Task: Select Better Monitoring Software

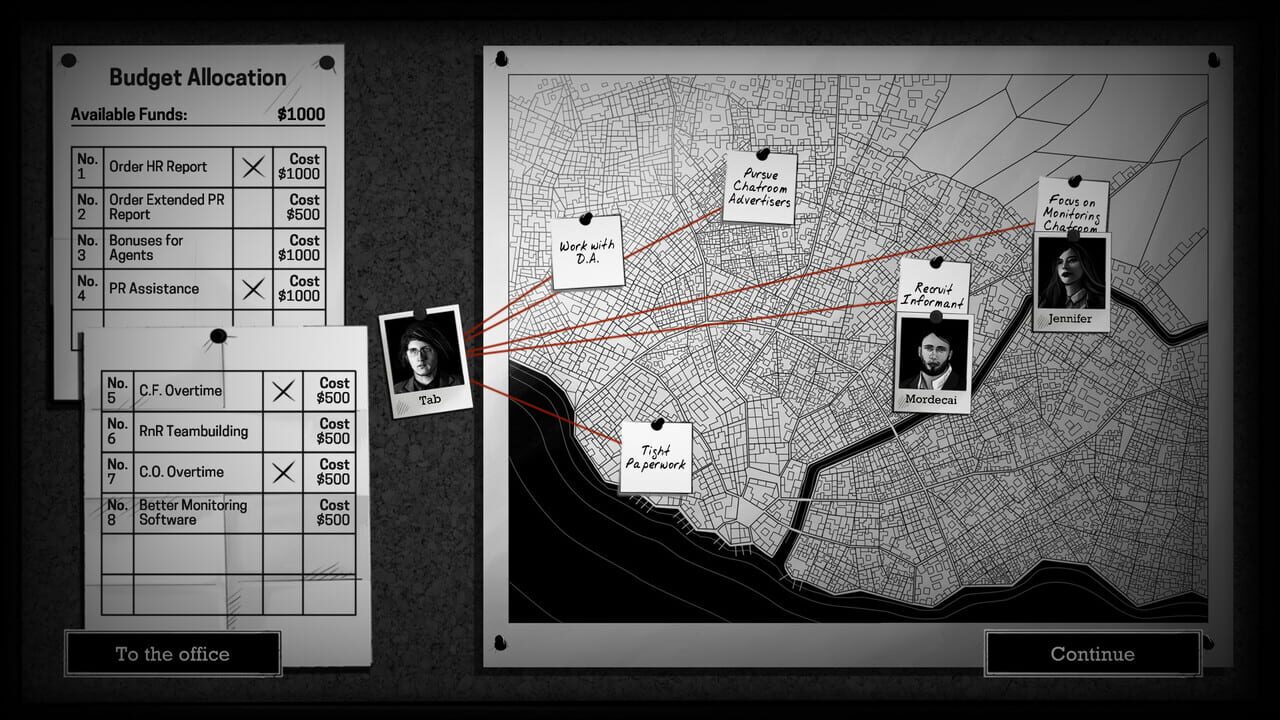Action: (x=285, y=511)
